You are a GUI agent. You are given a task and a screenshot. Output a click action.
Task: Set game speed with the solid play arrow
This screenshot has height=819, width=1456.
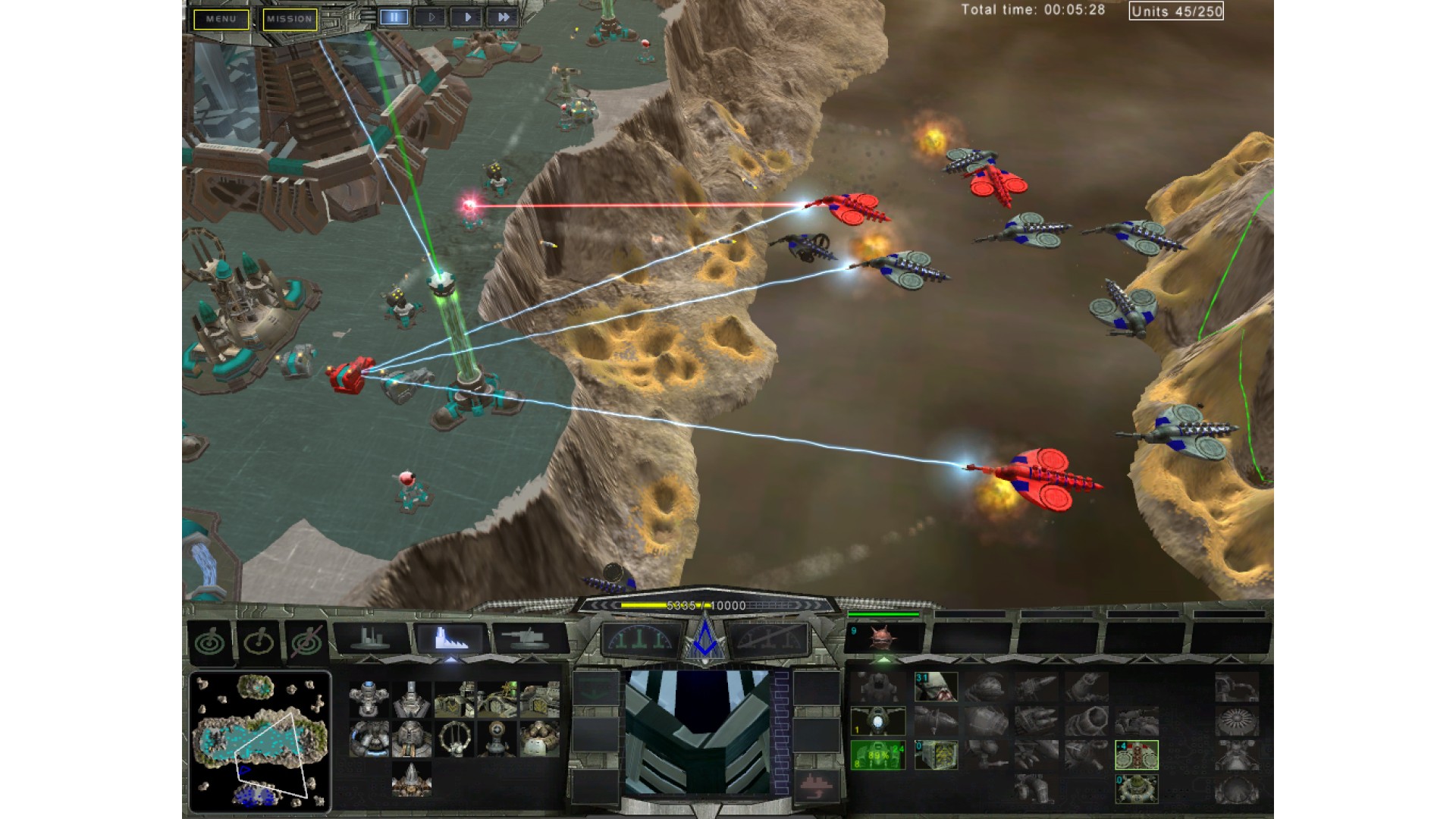(x=467, y=17)
